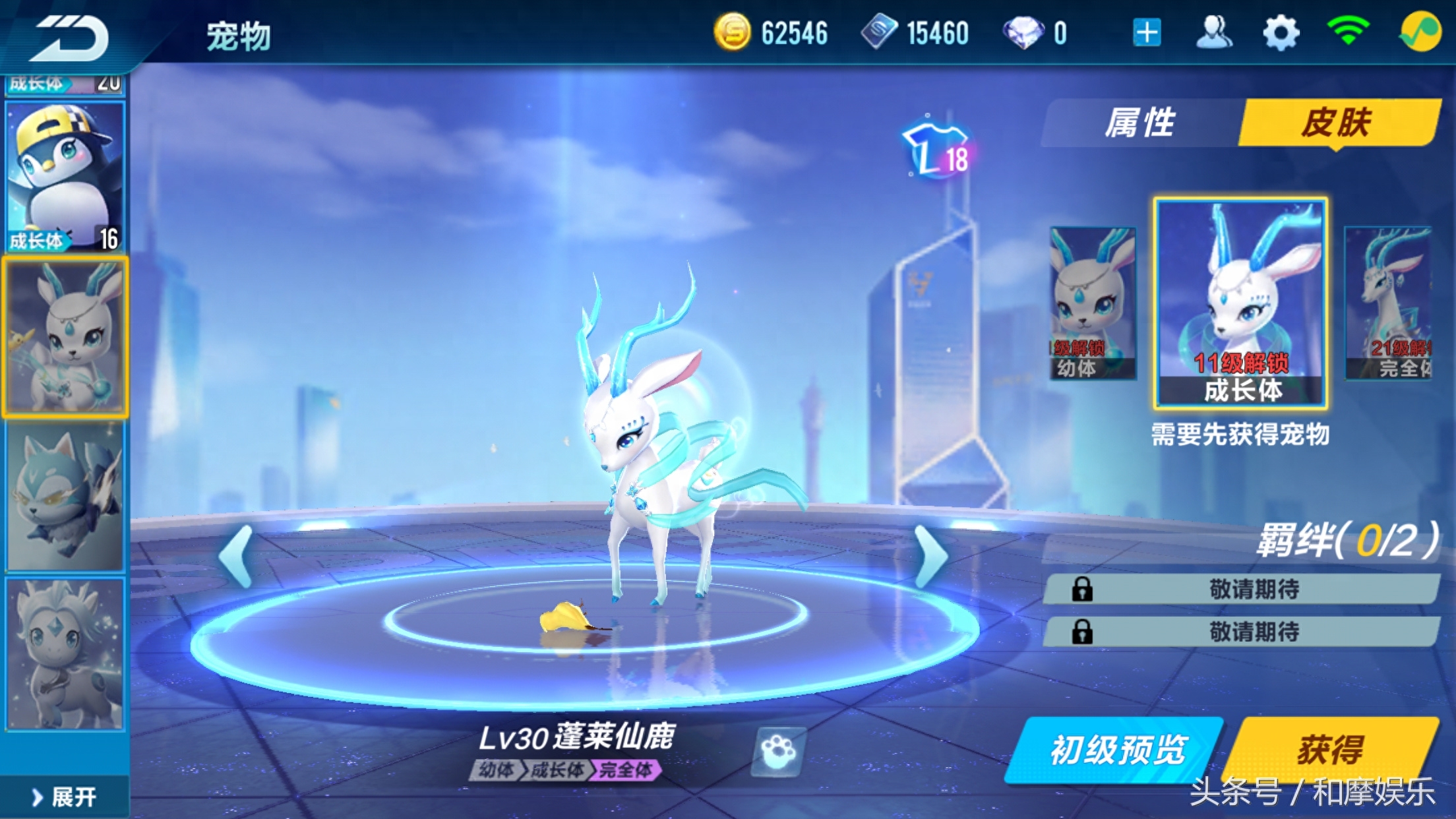1456x819 pixels.
Task: Go back using the top-left arrow
Action: 71,38
